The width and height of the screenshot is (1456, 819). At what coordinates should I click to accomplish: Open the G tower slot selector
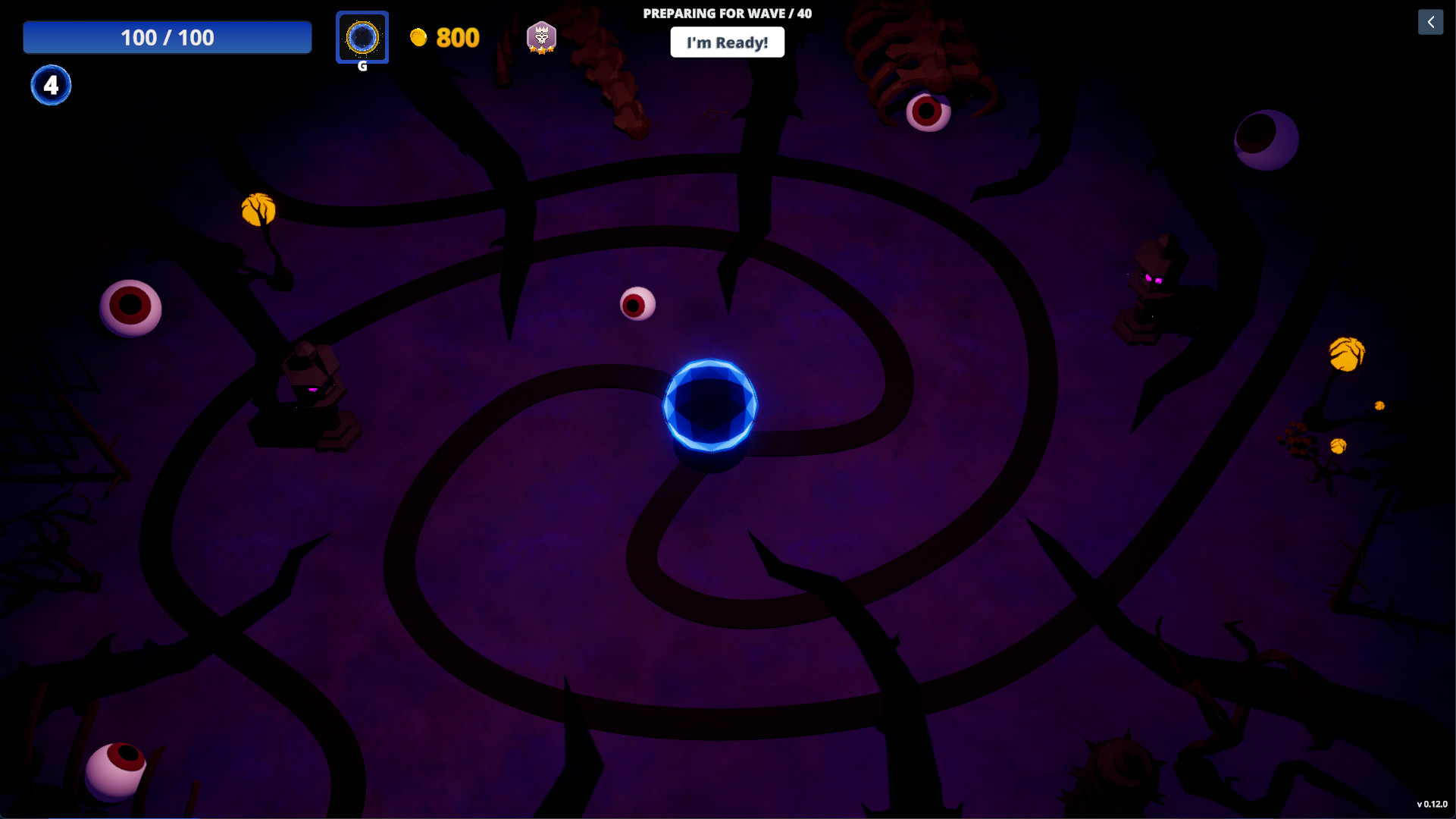[362, 37]
